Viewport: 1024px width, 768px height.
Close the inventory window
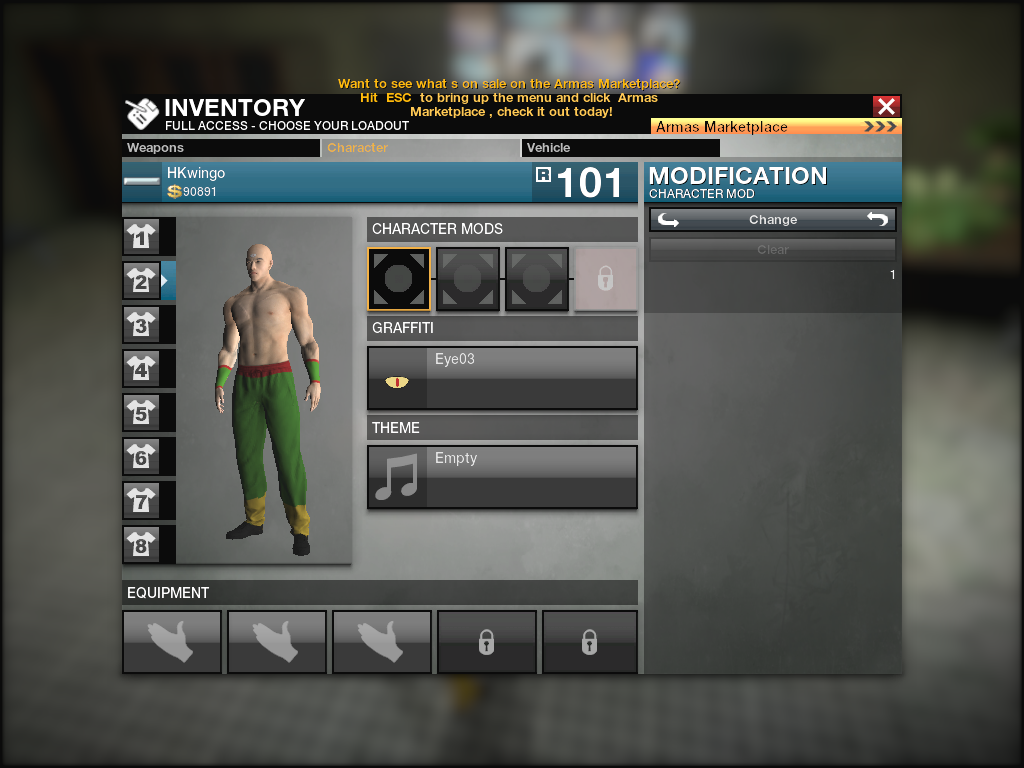click(886, 106)
